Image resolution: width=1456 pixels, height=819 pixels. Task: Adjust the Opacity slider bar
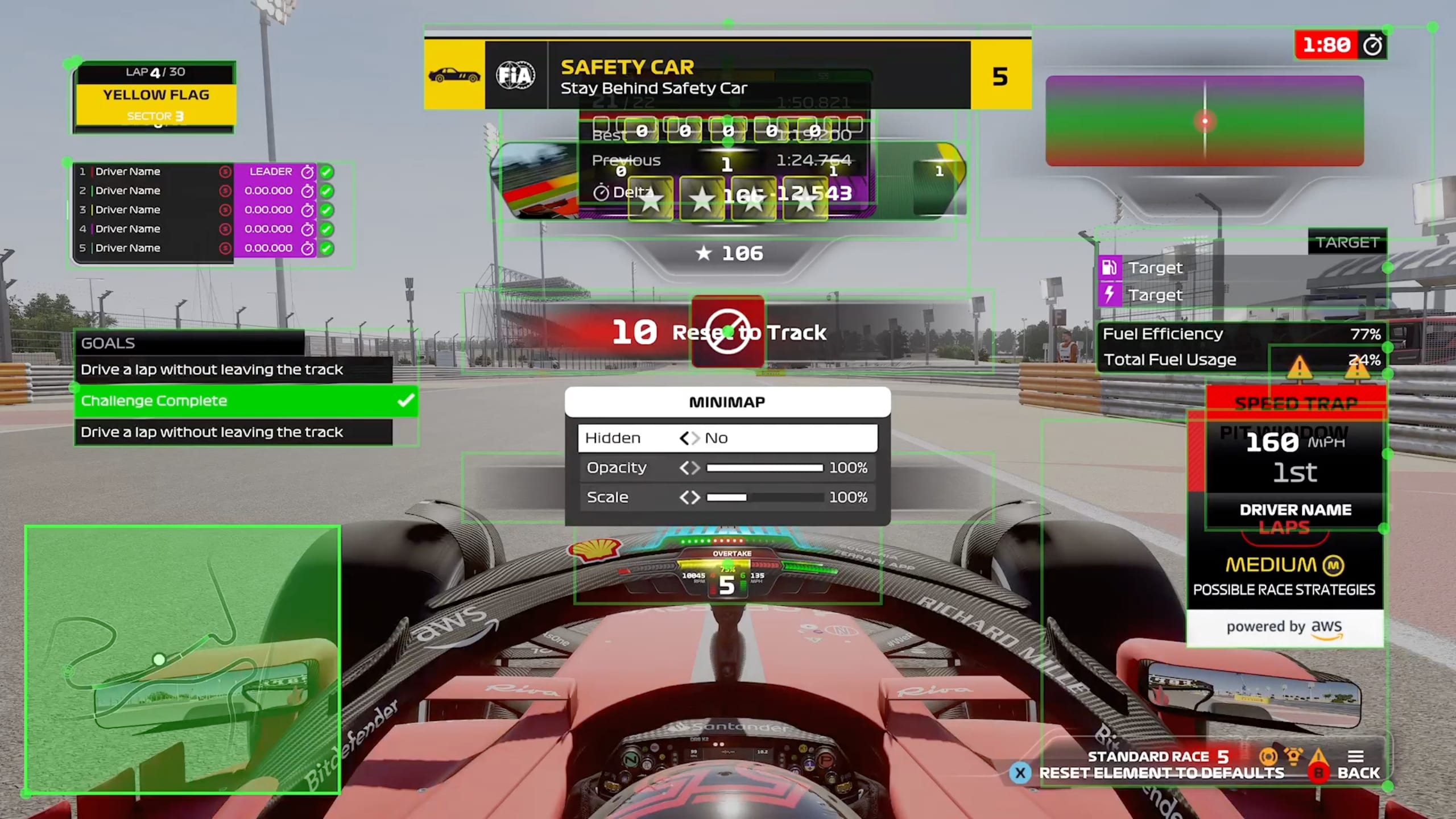(x=764, y=468)
